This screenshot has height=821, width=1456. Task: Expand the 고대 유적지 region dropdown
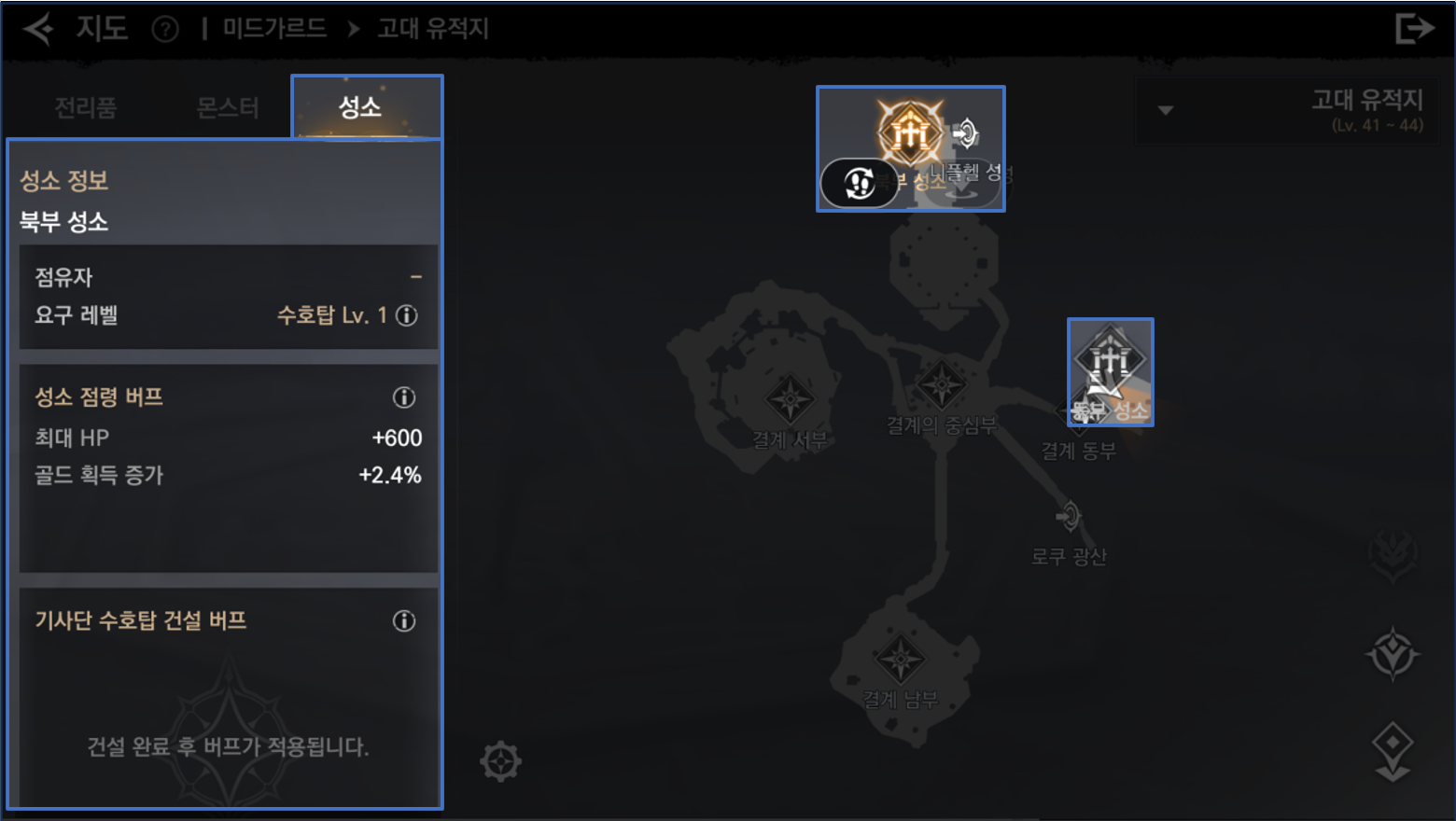1165,110
